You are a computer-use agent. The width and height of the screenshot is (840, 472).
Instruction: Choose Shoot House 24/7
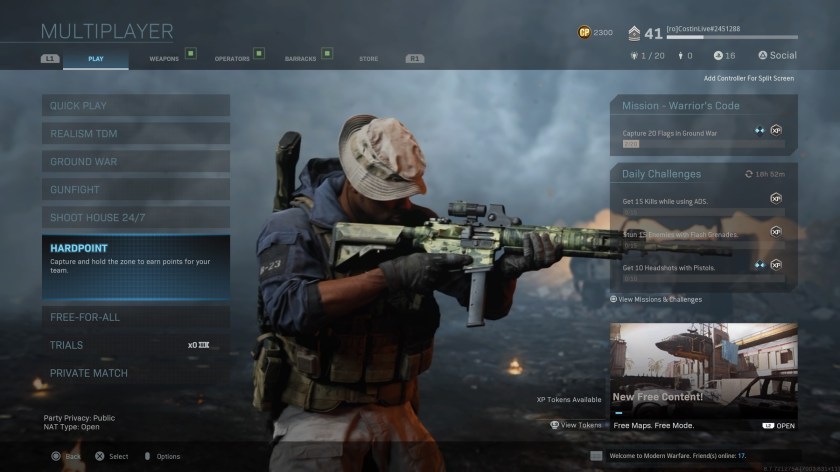pos(135,217)
